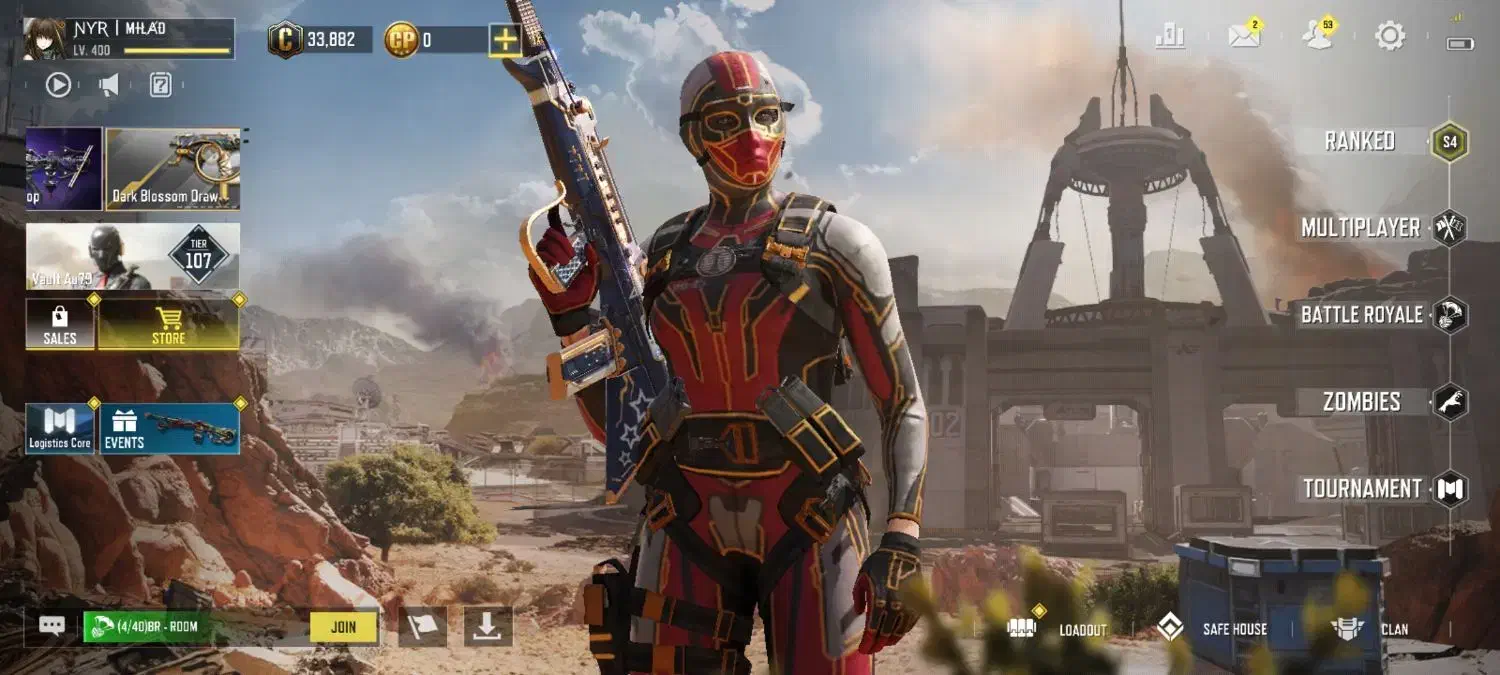1500x675 pixels.
Task: Go to the Clan page
Action: 1370,629
